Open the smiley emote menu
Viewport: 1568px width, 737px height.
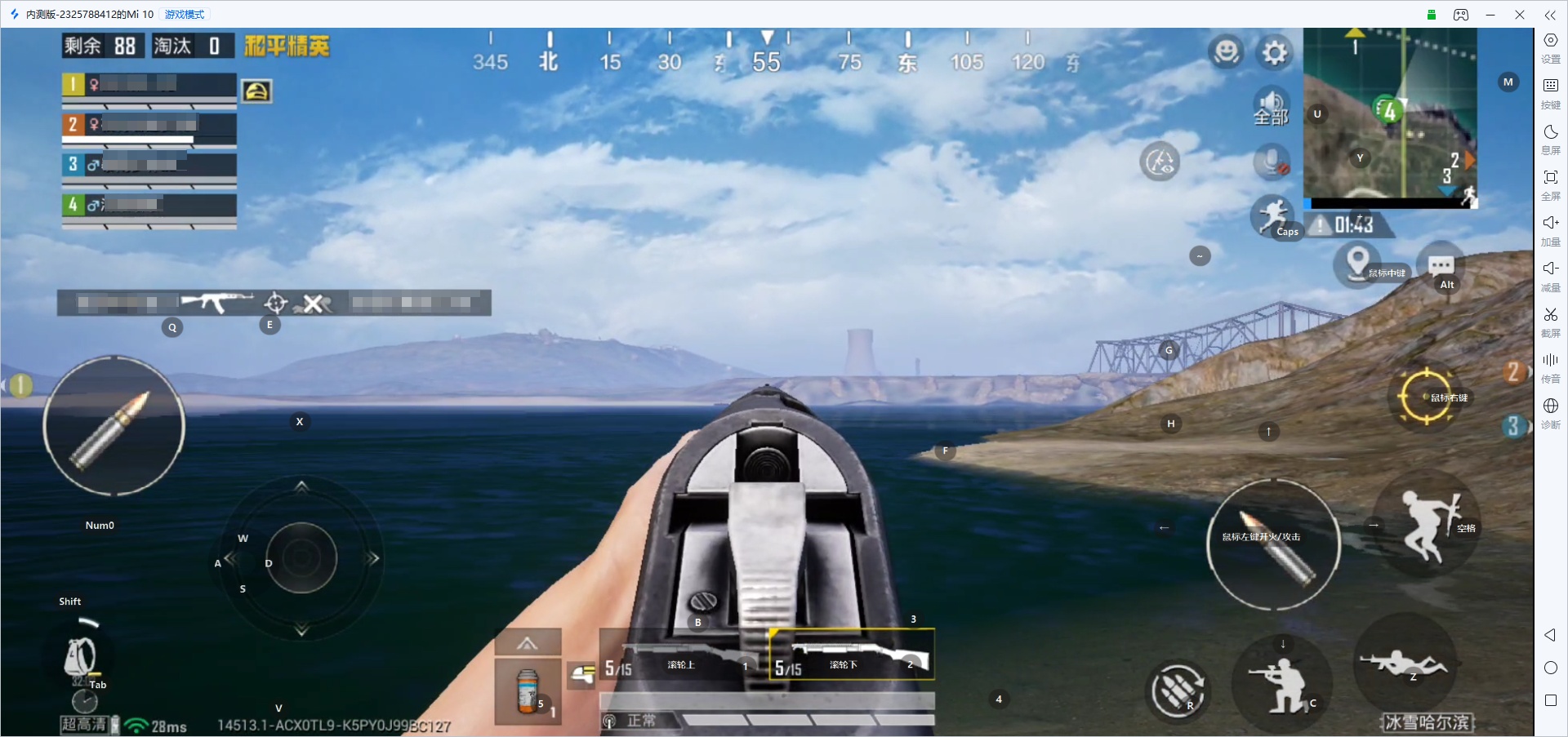click(1226, 52)
